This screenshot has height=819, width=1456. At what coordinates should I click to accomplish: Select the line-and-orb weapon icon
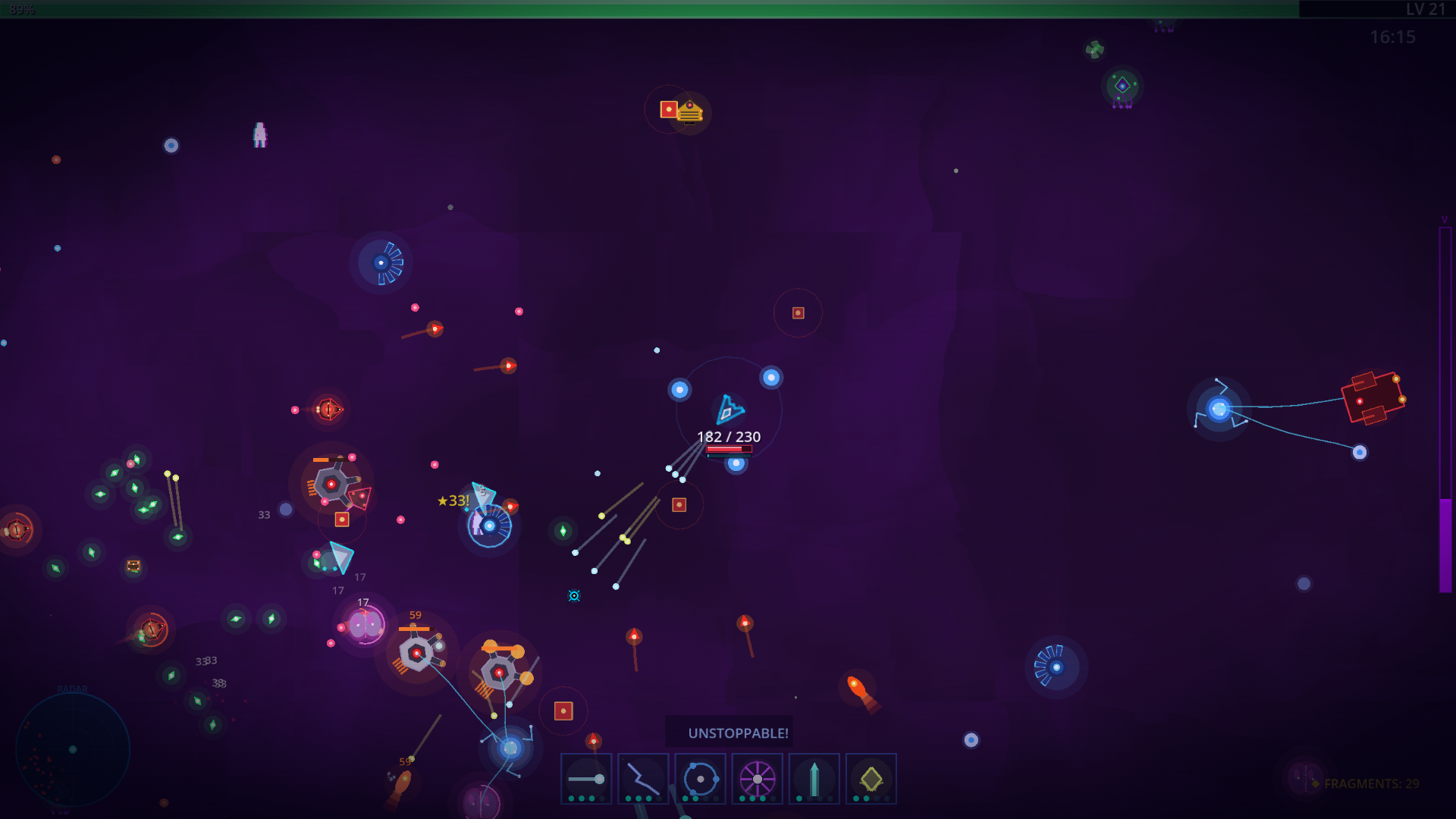[586, 778]
